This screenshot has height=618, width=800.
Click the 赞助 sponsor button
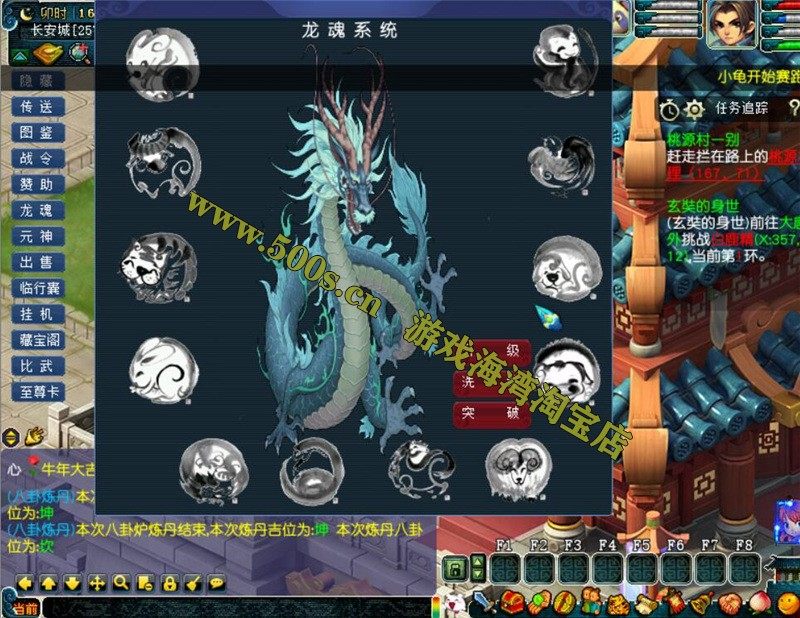(37, 184)
